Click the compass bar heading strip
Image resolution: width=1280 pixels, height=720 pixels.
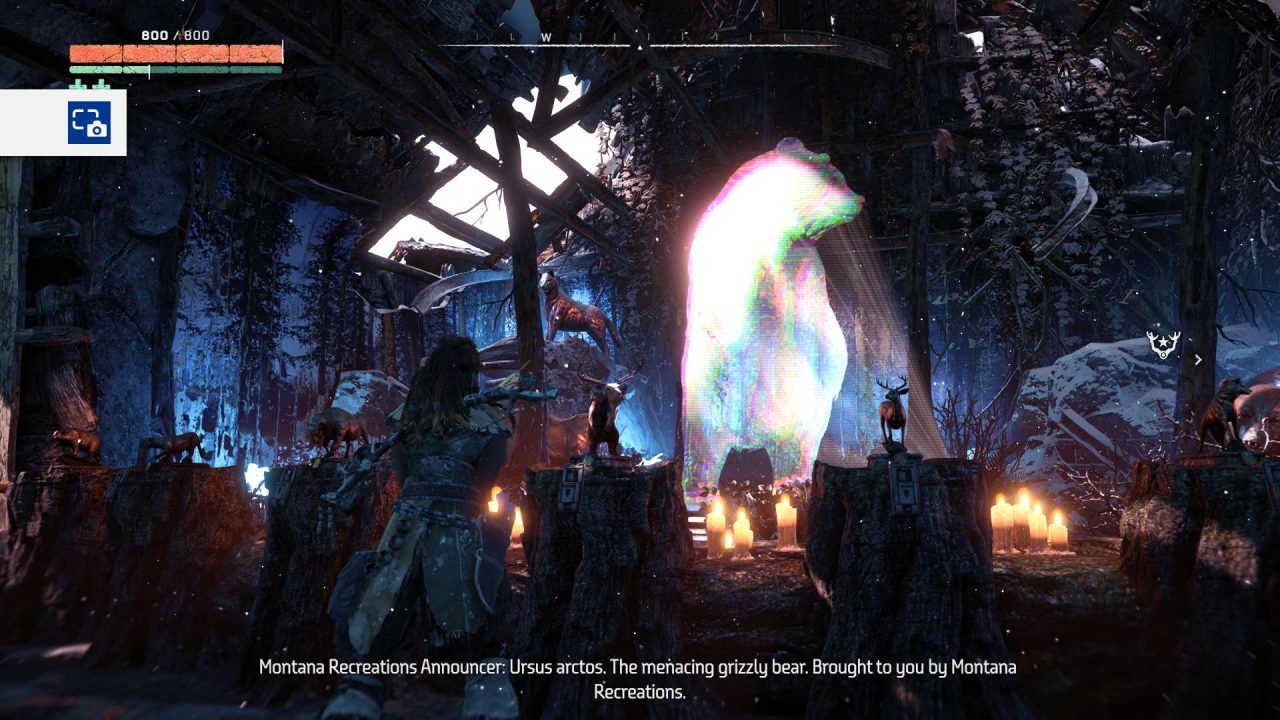(639, 40)
